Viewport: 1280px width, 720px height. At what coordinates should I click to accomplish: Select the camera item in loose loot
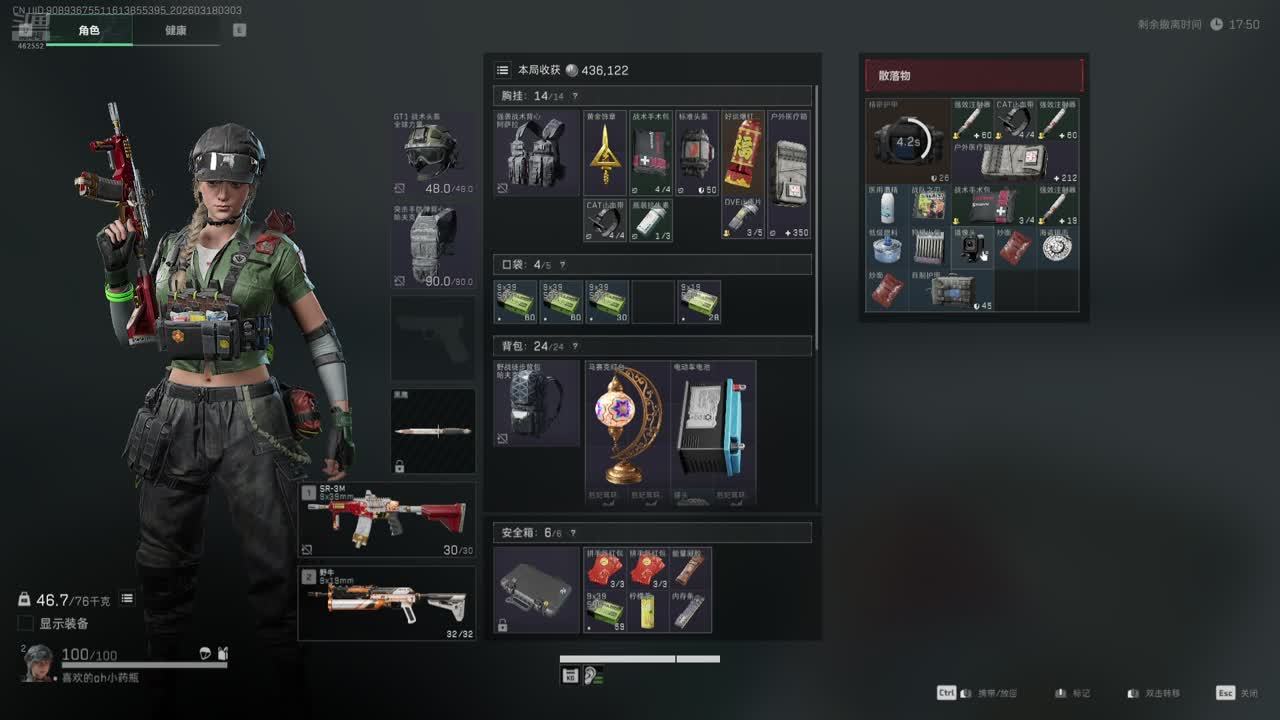point(972,247)
